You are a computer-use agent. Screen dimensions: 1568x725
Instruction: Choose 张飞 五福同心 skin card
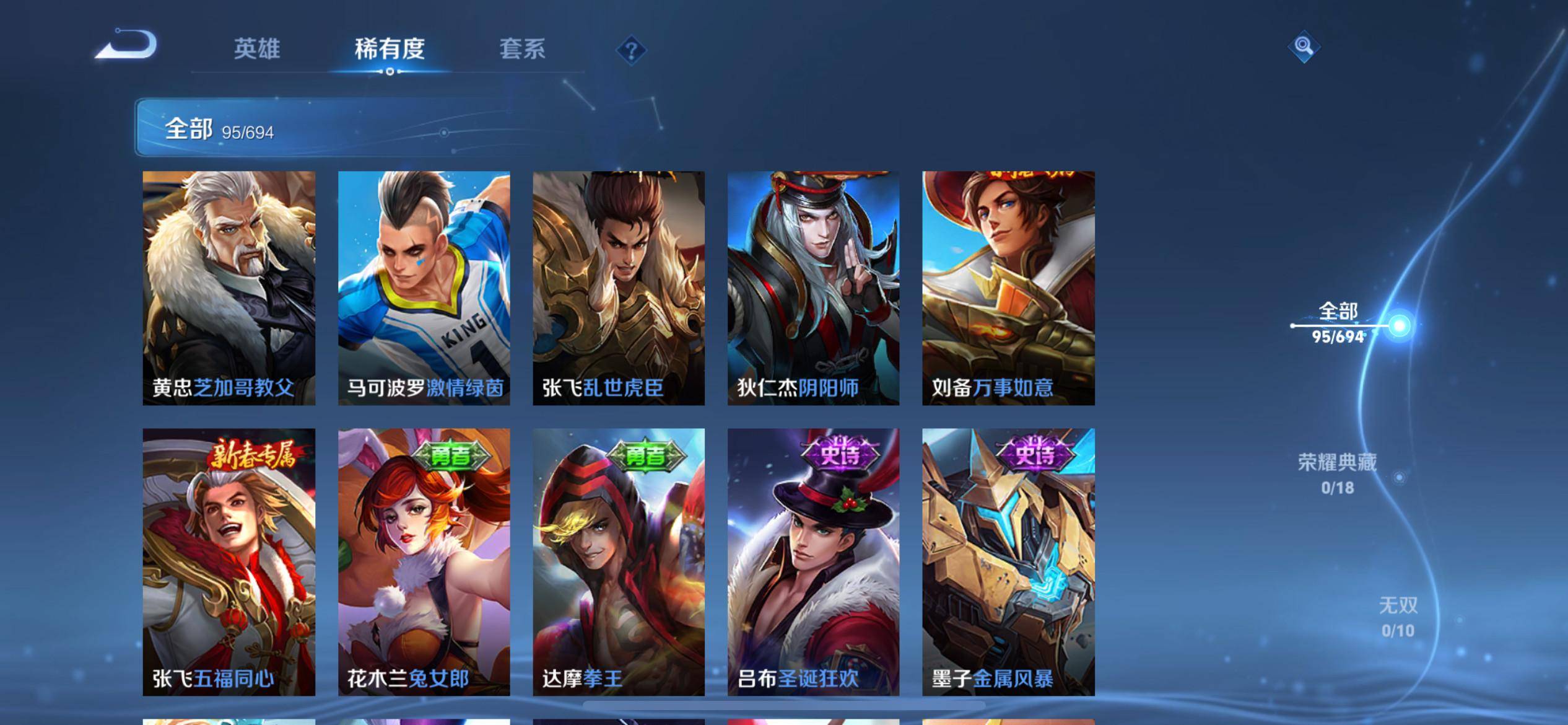(x=229, y=561)
